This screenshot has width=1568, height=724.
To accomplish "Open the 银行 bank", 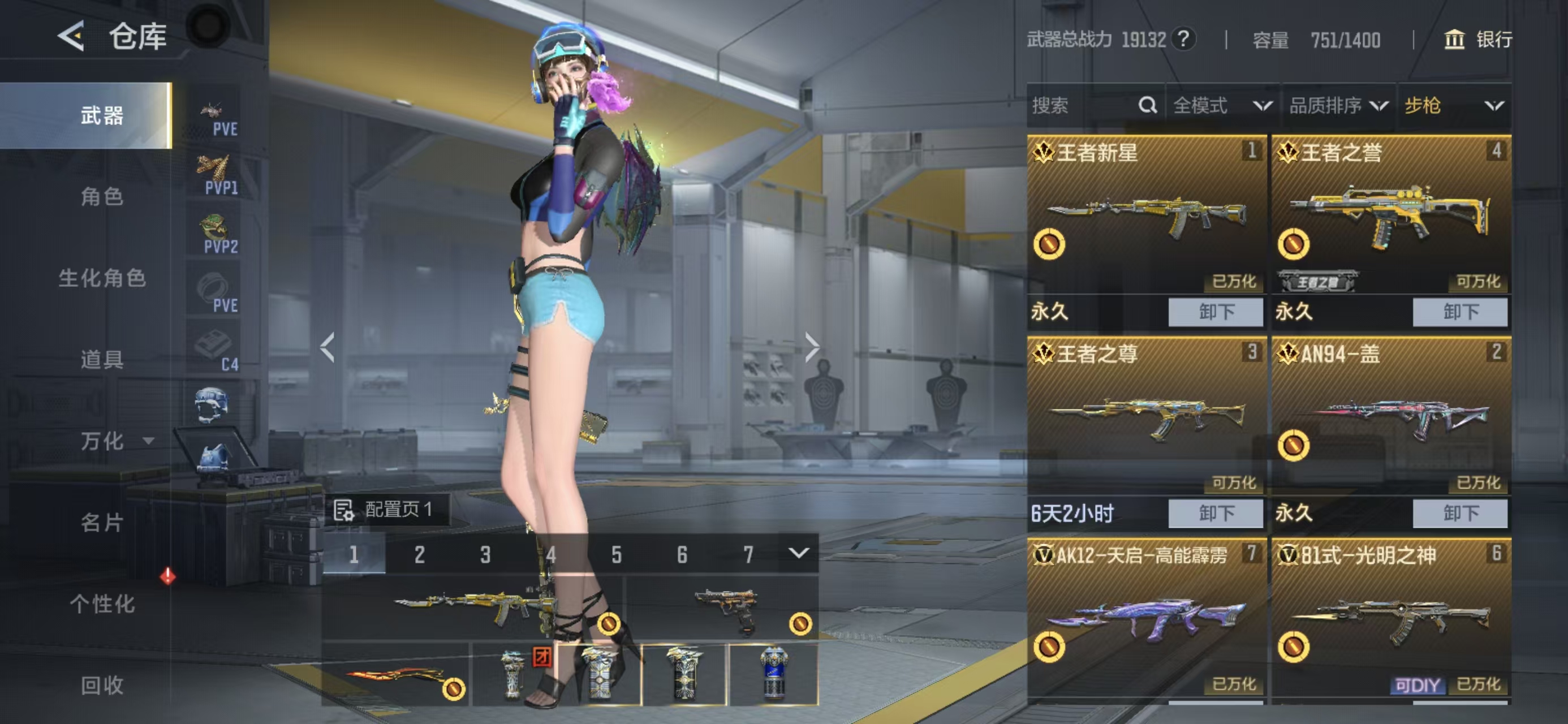I will tap(1477, 40).
